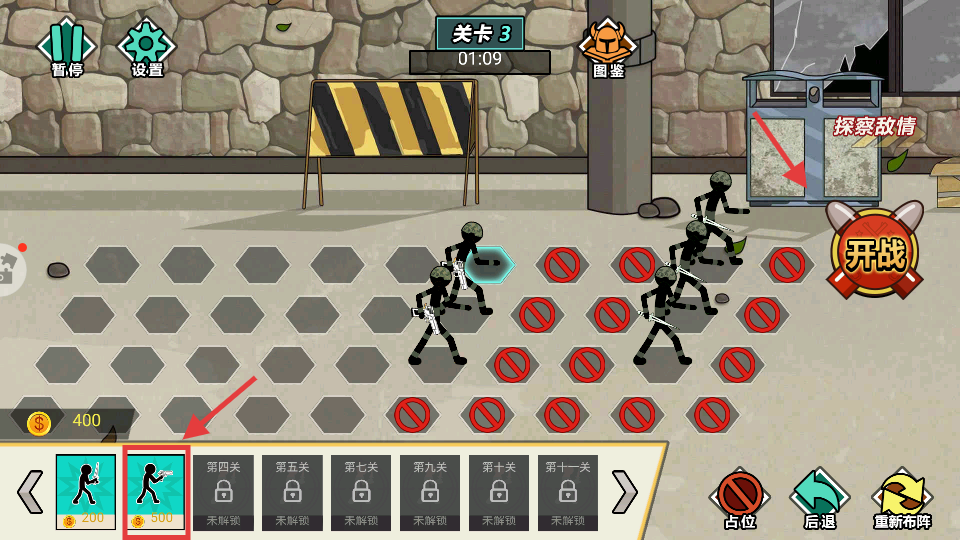Activate the 占位 placeholder button
960x540 pixels.
click(740, 497)
